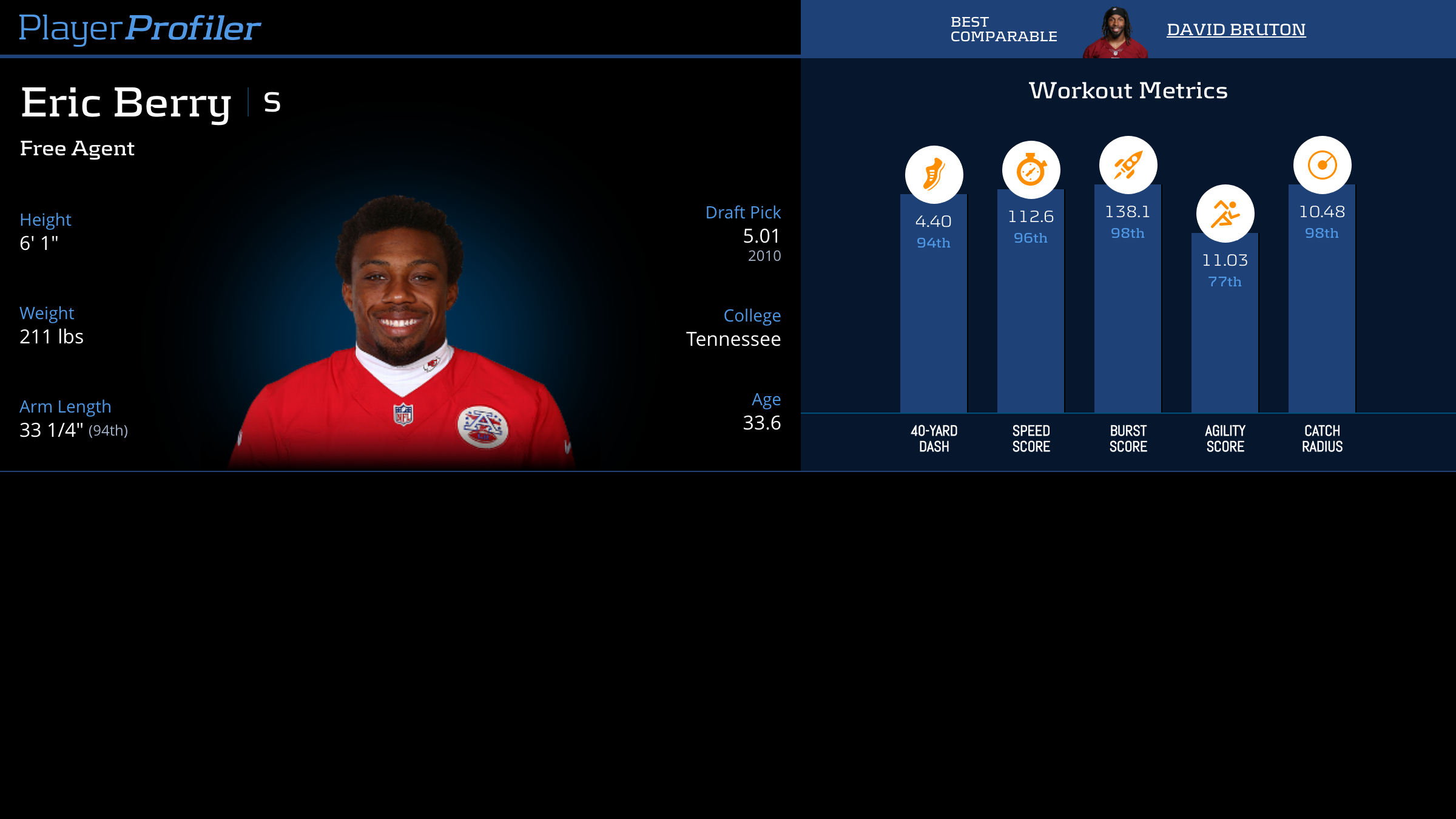Select David Bruton's player thumbnail

1115,33
